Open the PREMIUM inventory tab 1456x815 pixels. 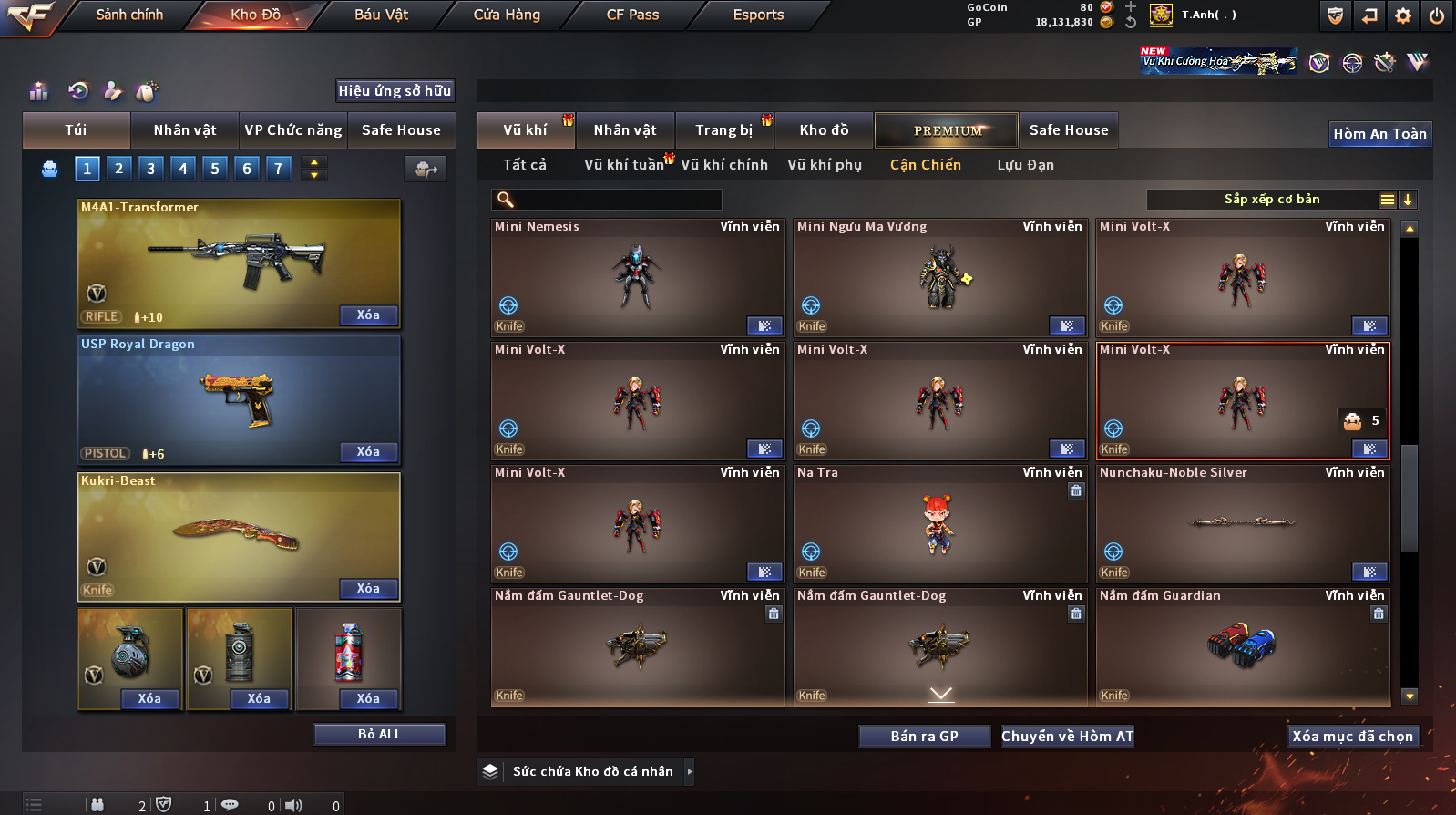(947, 130)
